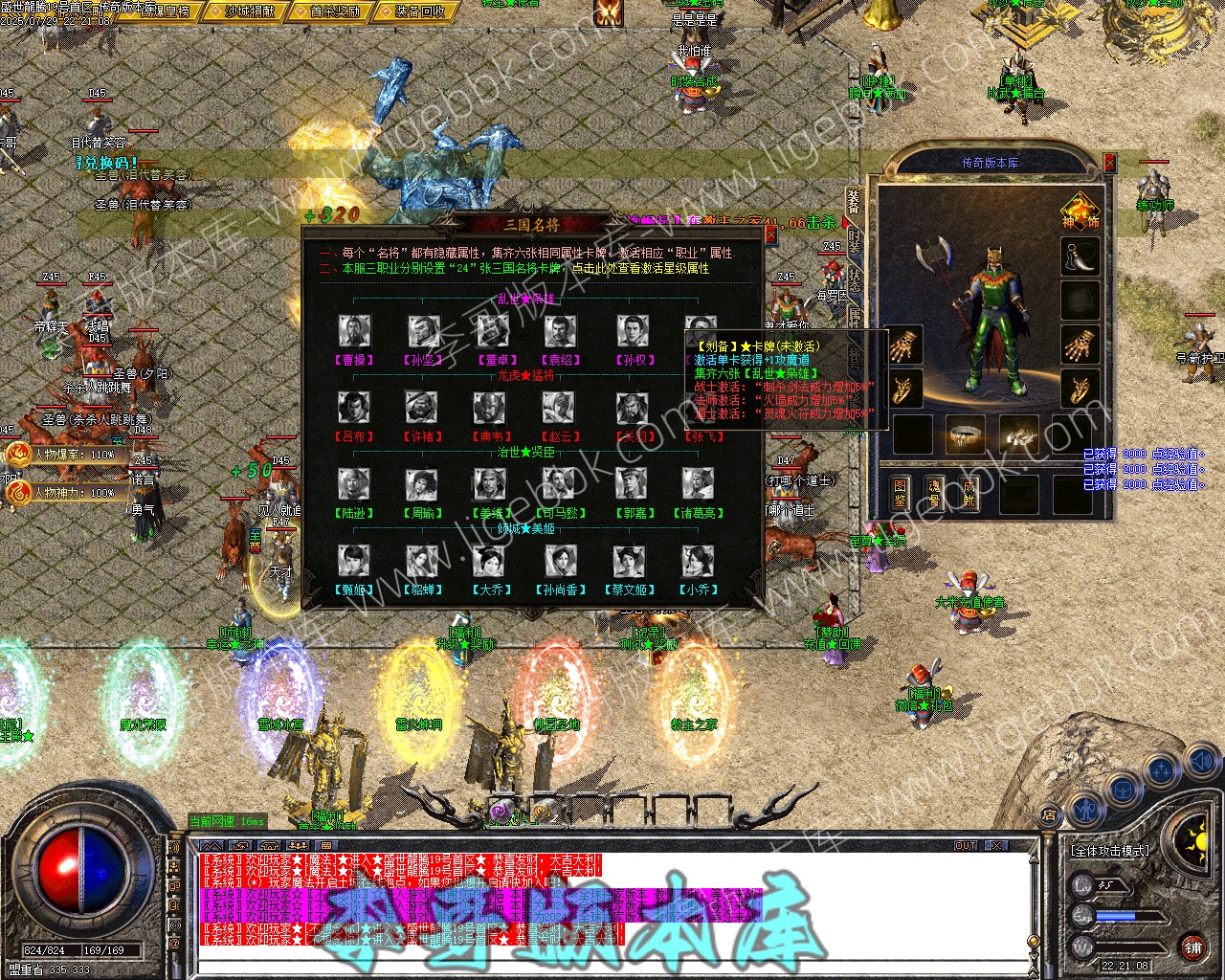Select the spiked belt equipment slot
Viewport: 1225px width, 980px height.
coord(966,434)
